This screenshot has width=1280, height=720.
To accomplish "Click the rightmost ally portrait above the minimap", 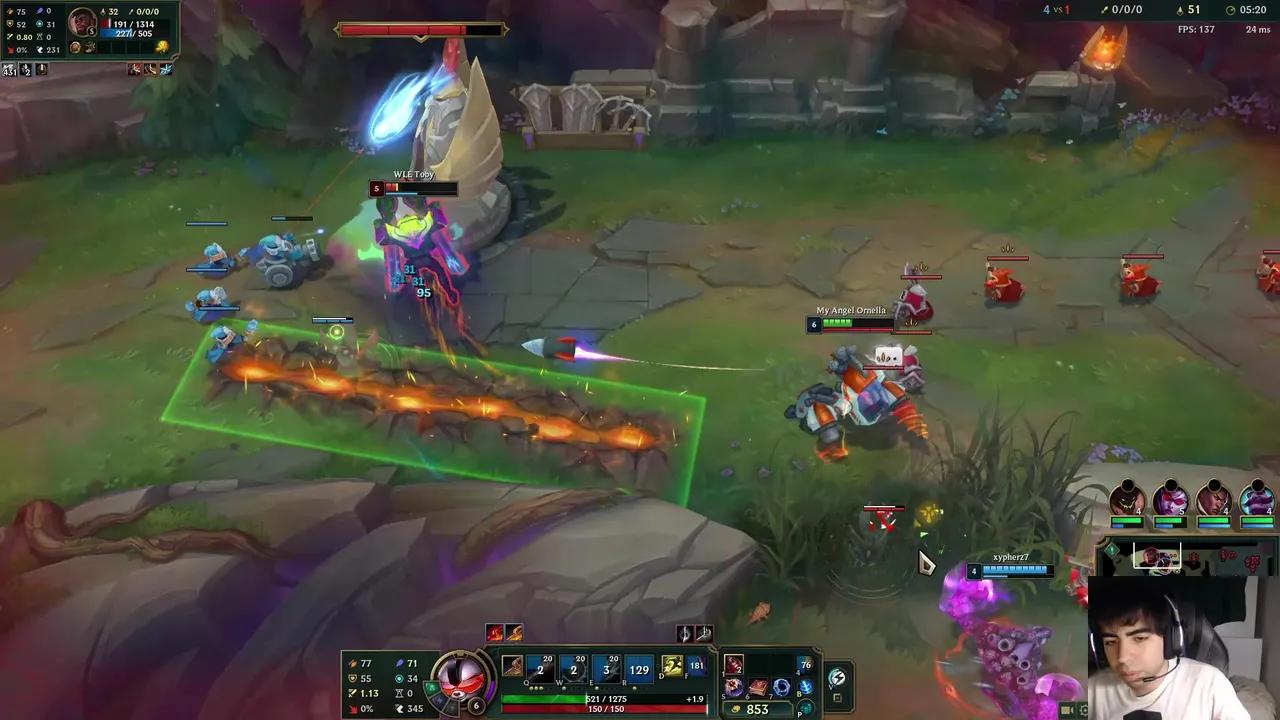I will coord(1257,498).
